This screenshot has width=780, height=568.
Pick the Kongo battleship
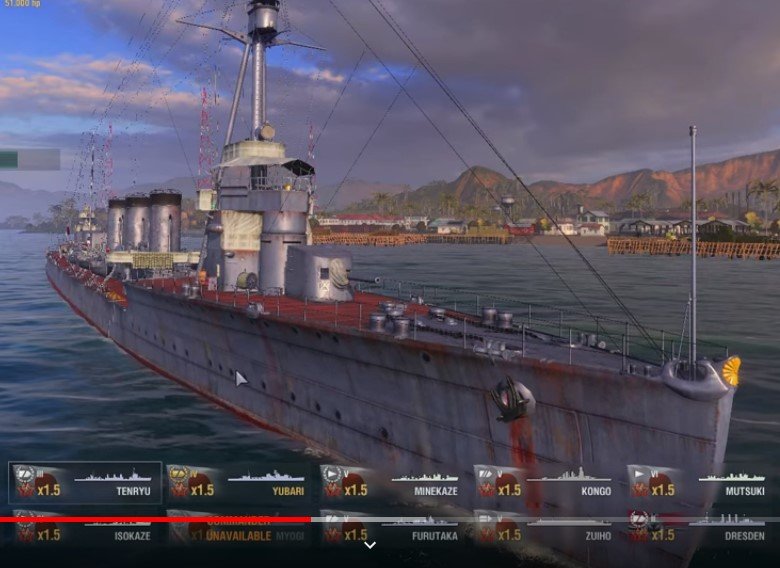[x=546, y=483]
